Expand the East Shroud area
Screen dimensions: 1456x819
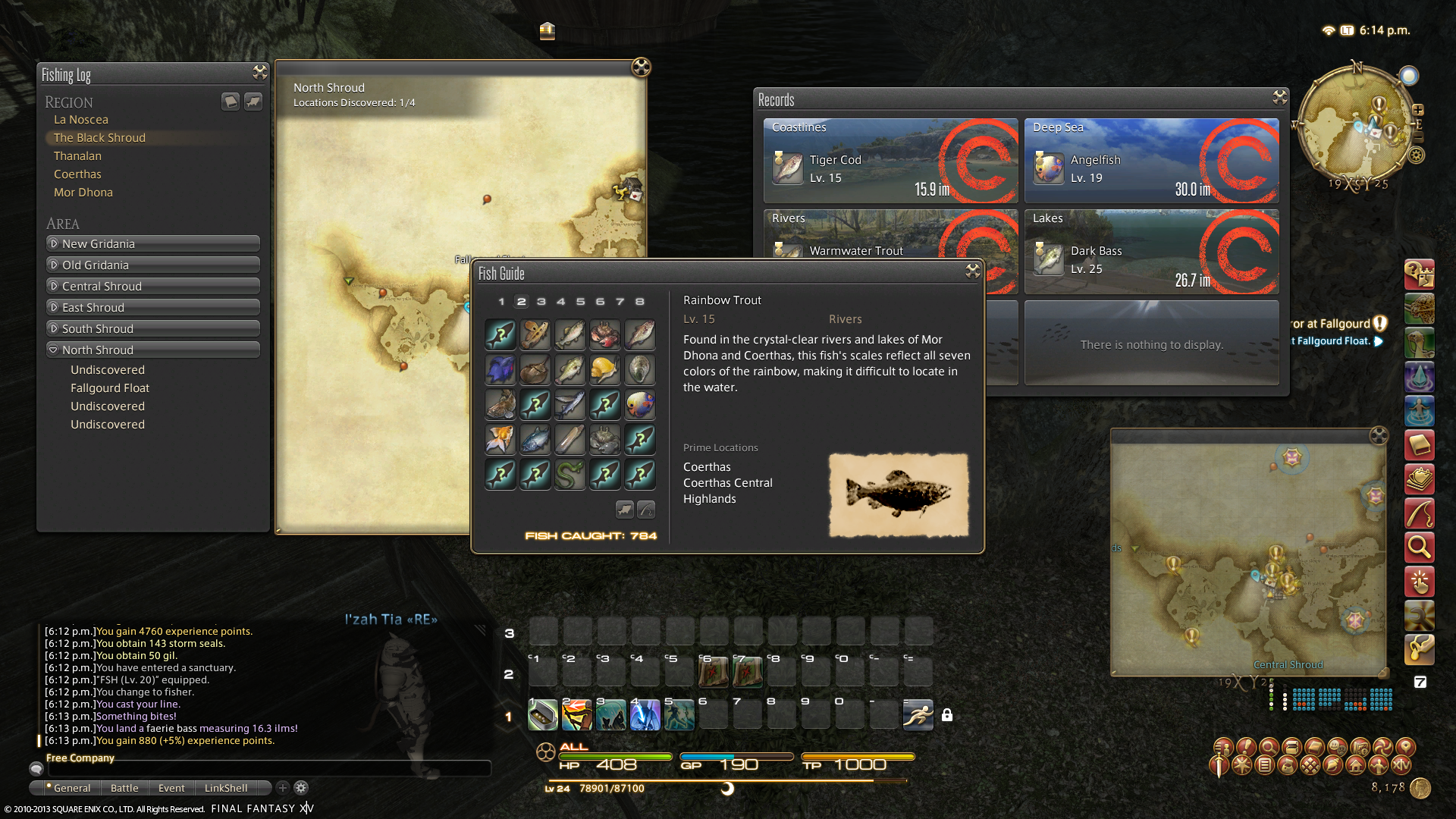pyautogui.click(x=152, y=308)
